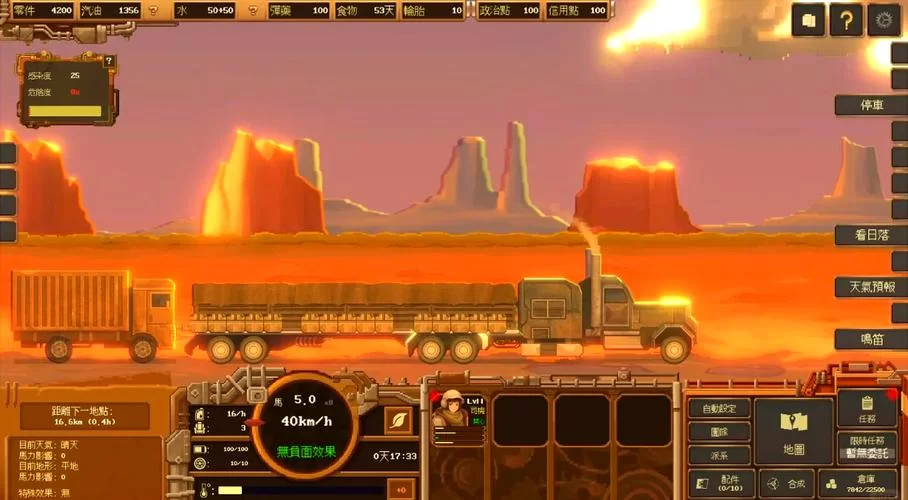Click the small help icon on infection panel

click(109, 61)
